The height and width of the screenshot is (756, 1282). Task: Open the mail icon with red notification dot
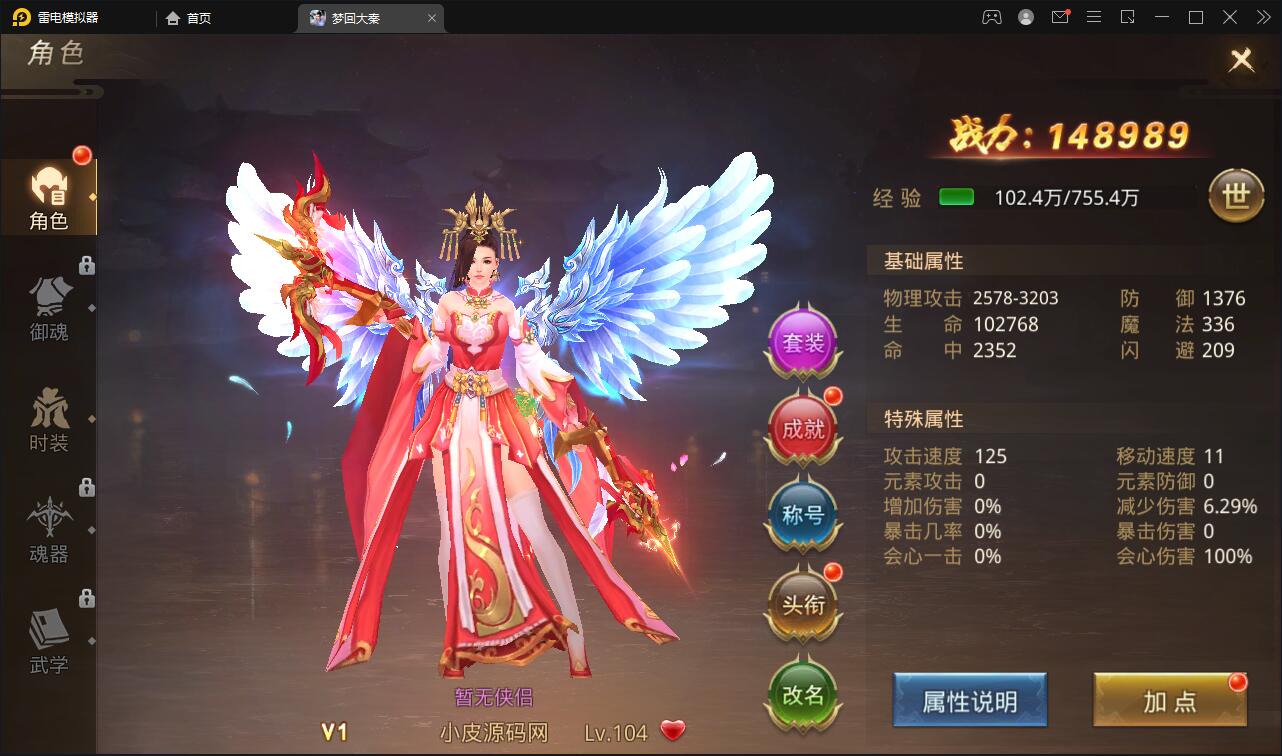1060,17
